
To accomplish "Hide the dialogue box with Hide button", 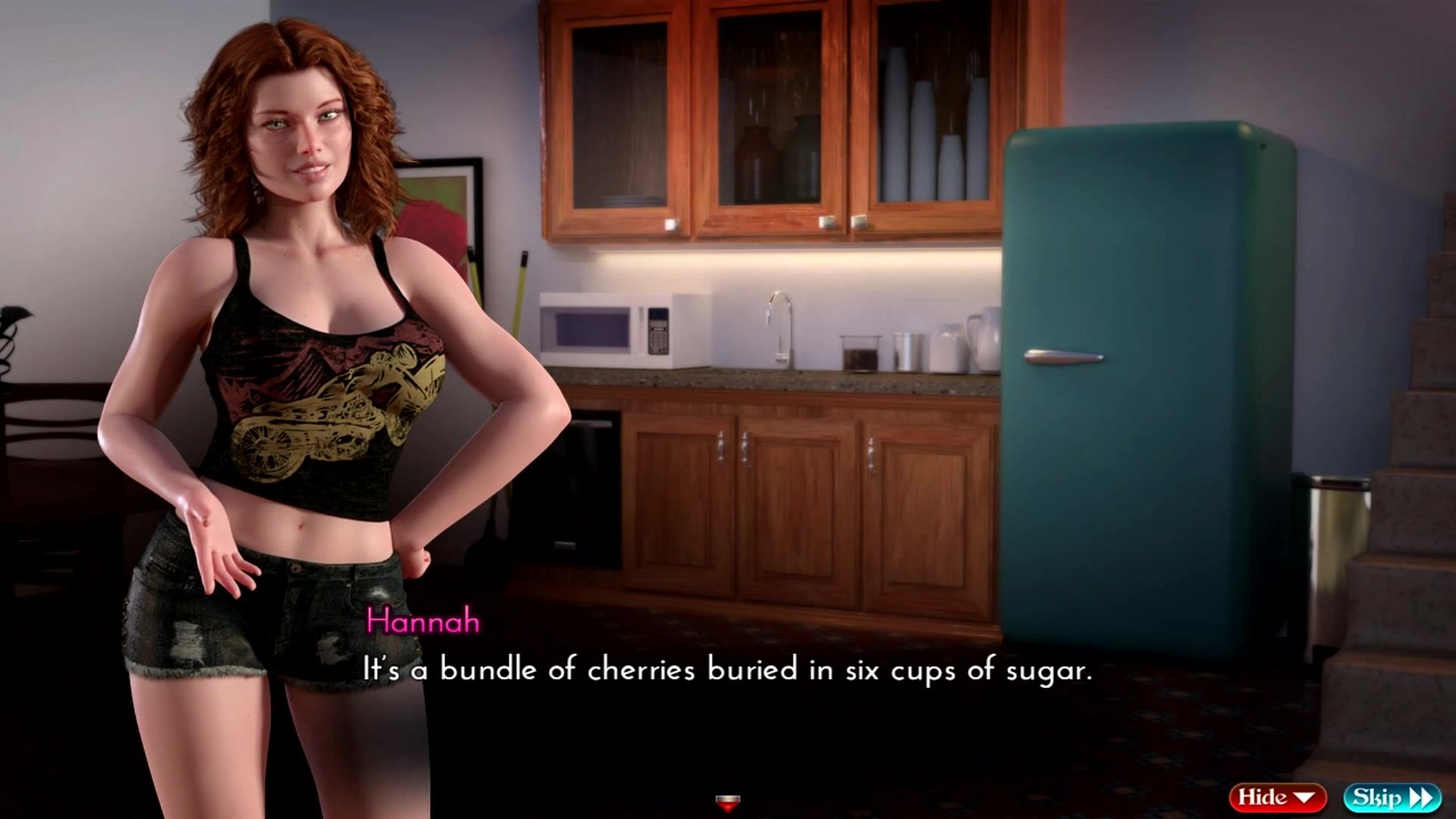I will click(x=1276, y=797).
